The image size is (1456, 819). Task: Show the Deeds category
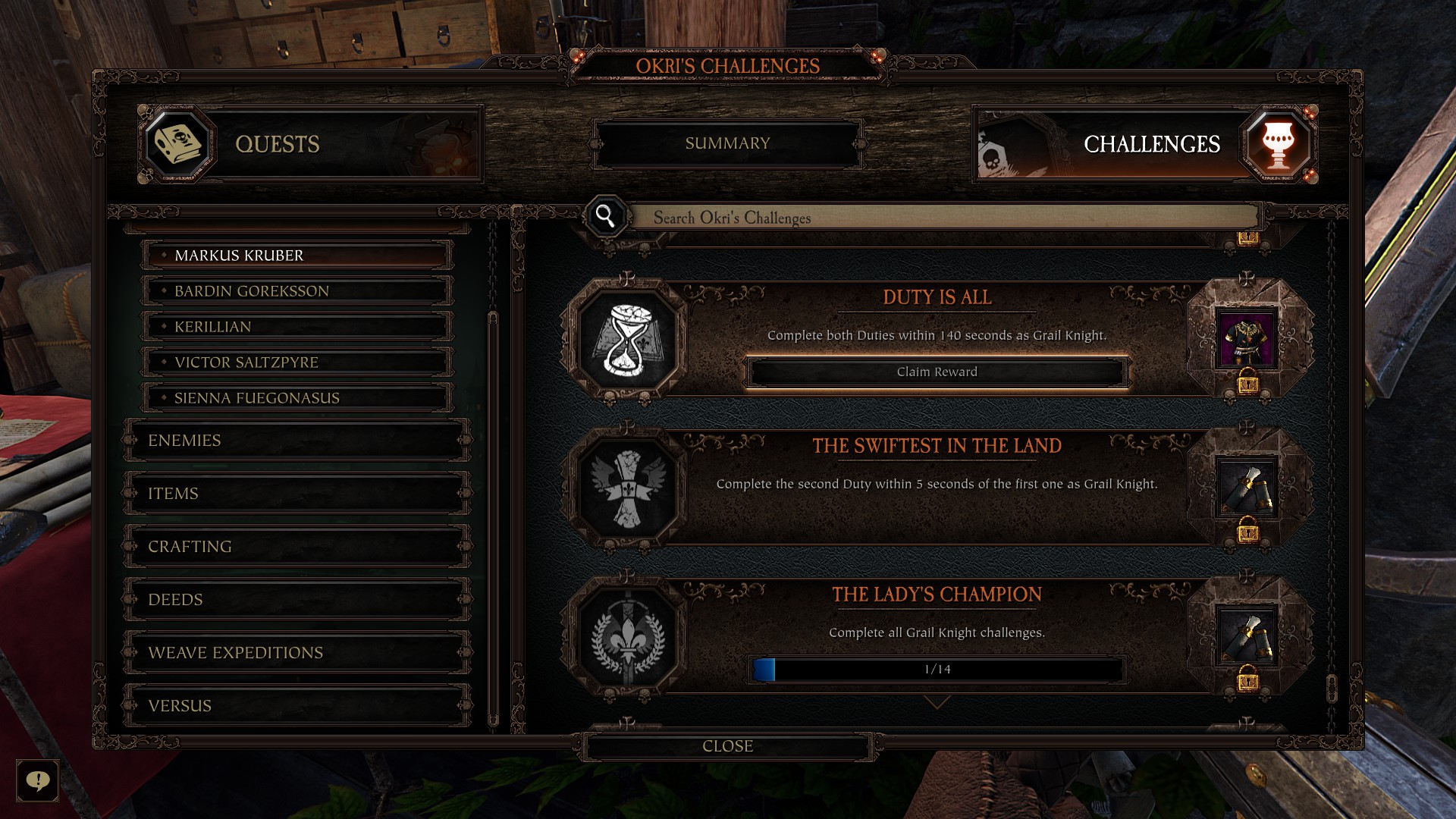[297, 600]
